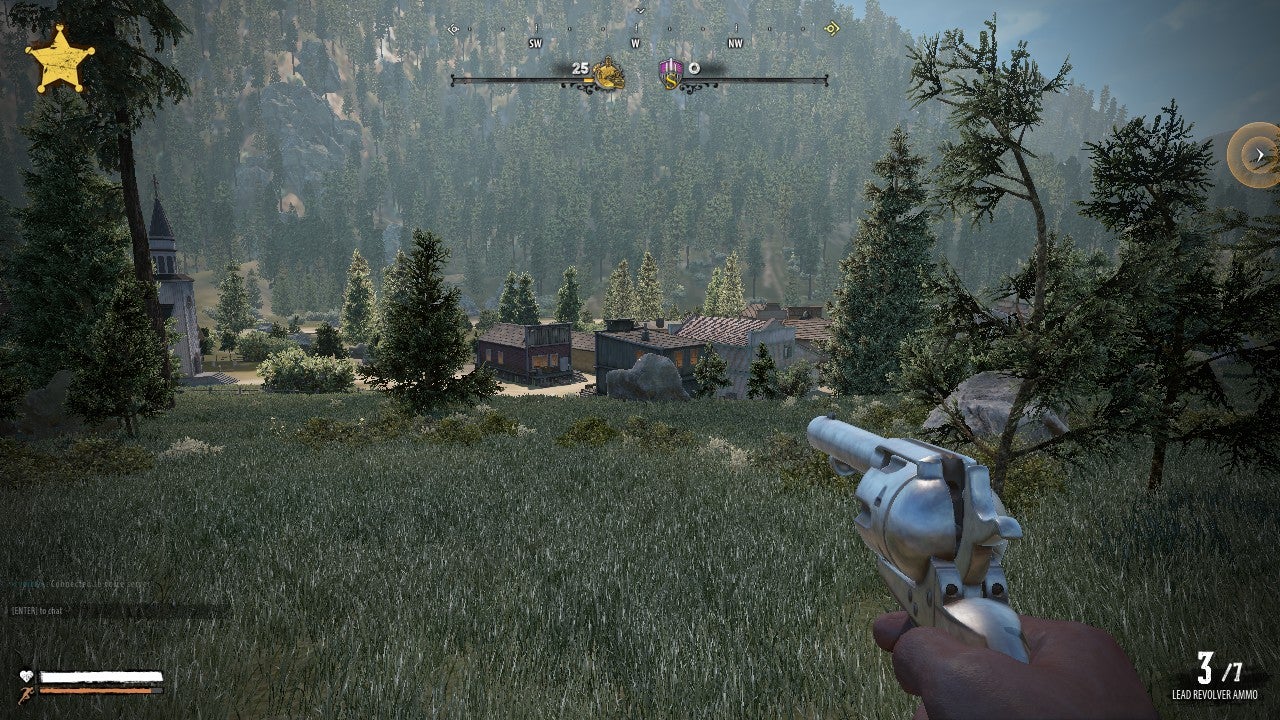Click the orange stamina bar
The height and width of the screenshot is (720, 1280).
[x=95, y=690]
